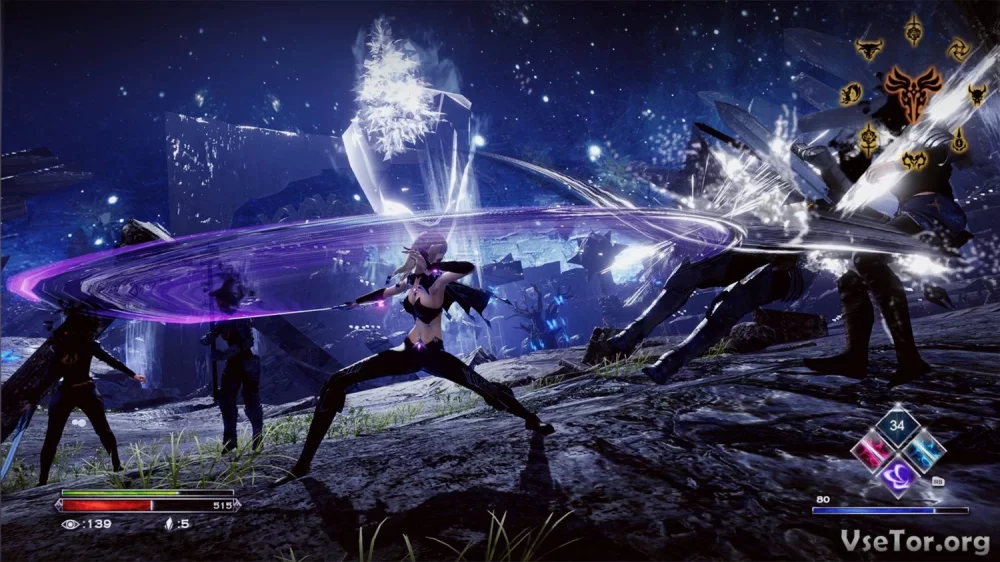The height and width of the screenshot is (562, 1000).
Task: Use the pink slash skill diamond
Action: [x=873, y=450]
